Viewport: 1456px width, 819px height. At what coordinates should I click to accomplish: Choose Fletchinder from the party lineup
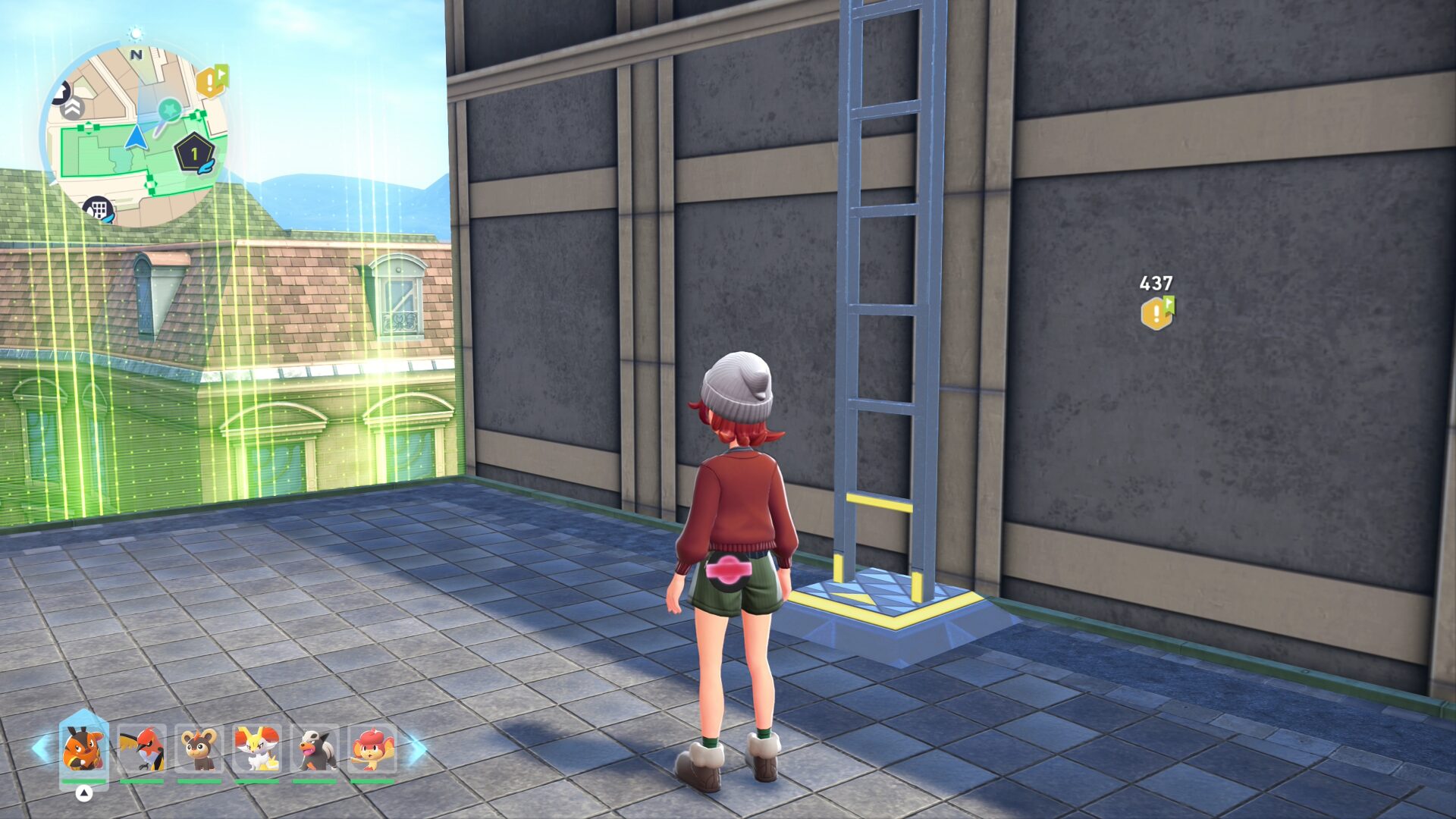pyautogui.click(x=142, y=748)
